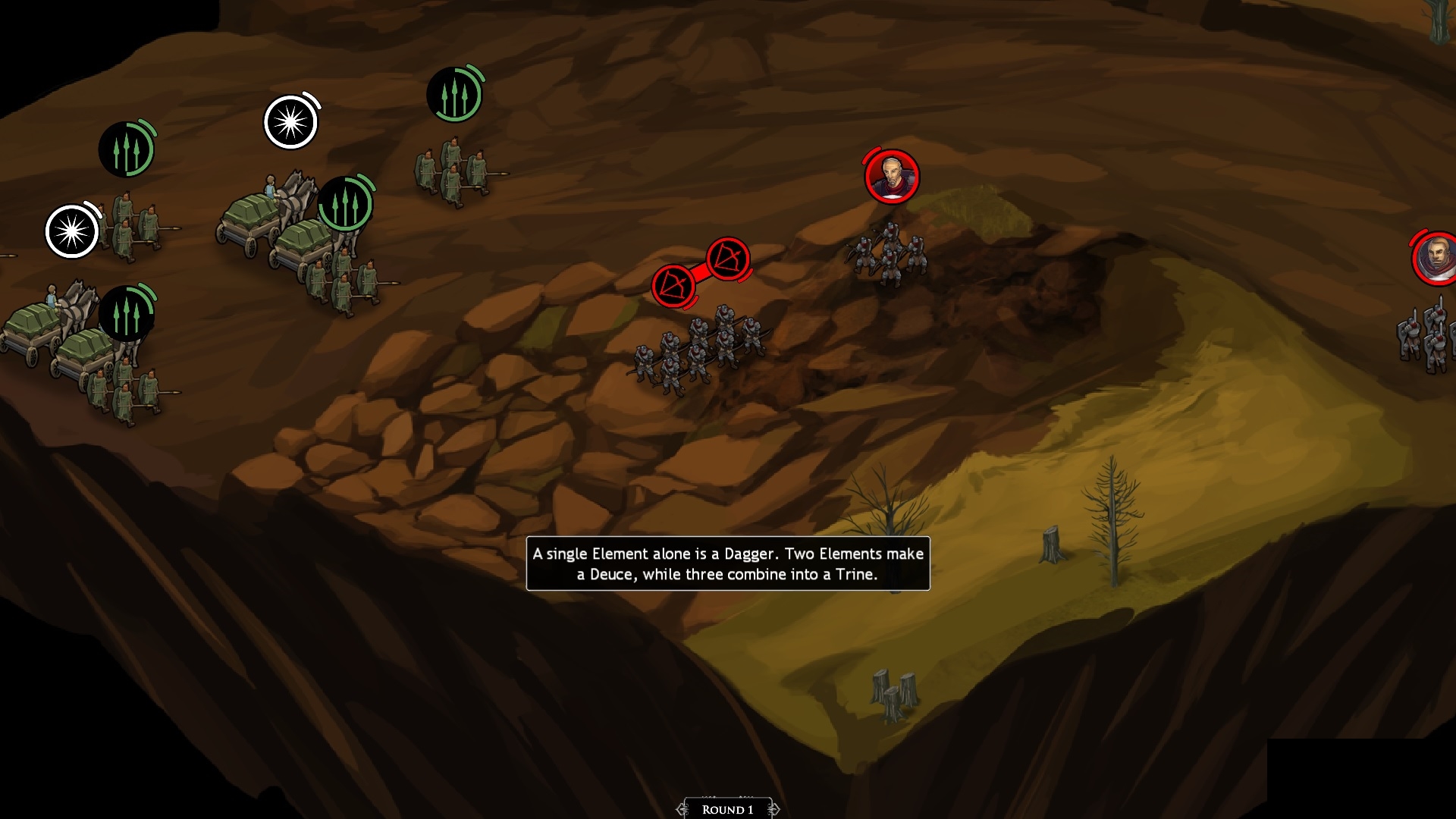This screenshot has height=819, width=1456.
Task: Select the bald enemy commander portrait marker
Action: pyautogui.click(x=892, y=177)
